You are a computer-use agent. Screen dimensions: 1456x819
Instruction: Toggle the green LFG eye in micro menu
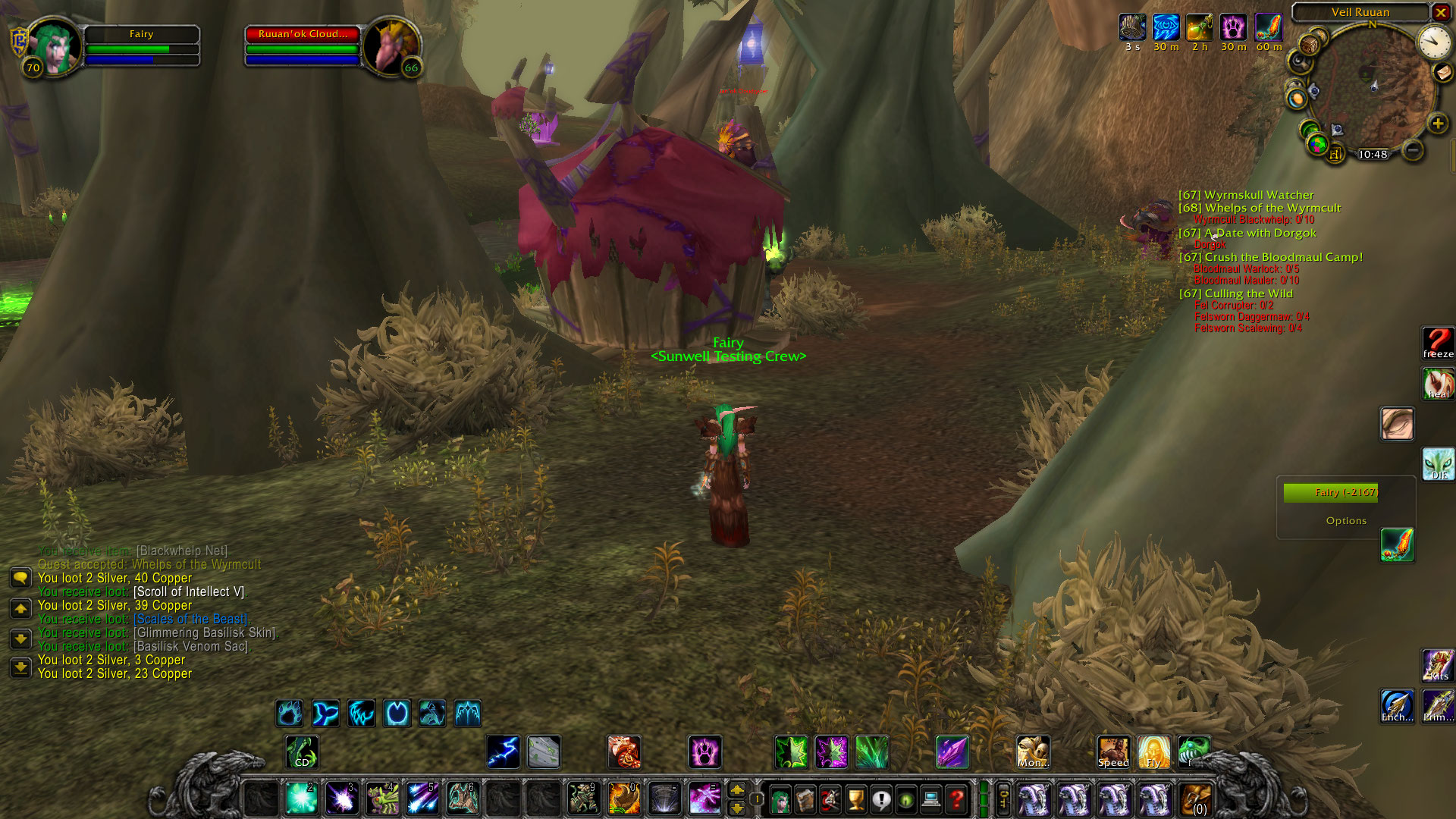[x=904, y=800]
